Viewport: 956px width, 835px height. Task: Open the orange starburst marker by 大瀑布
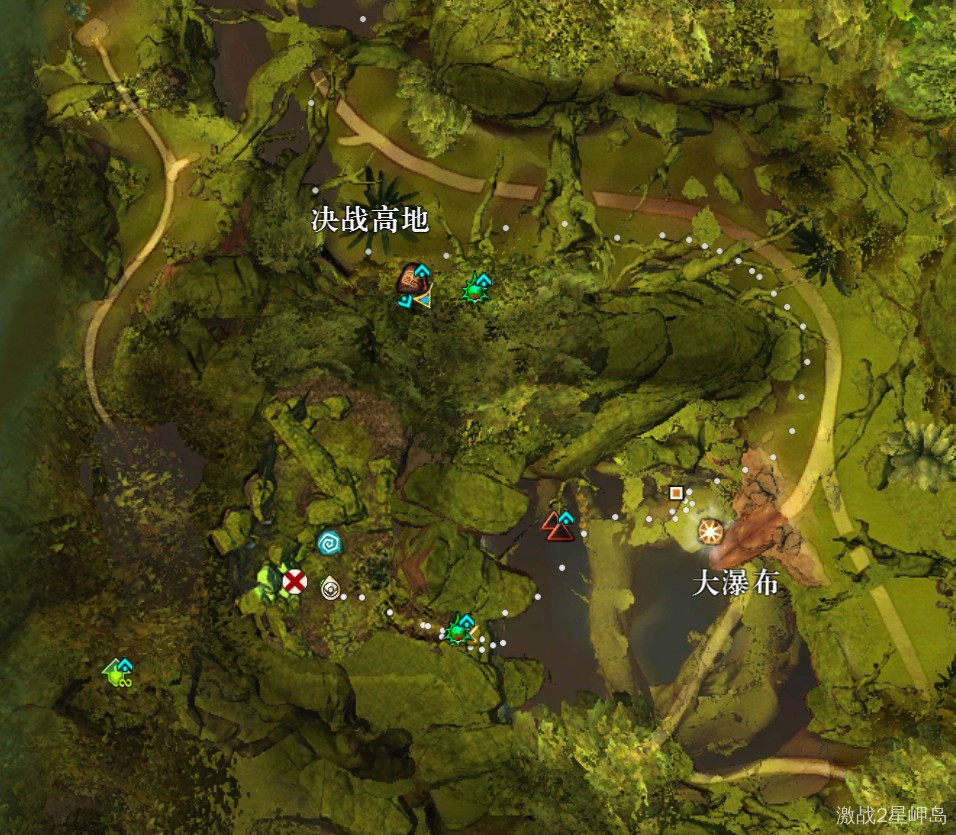tap(711, 531)
